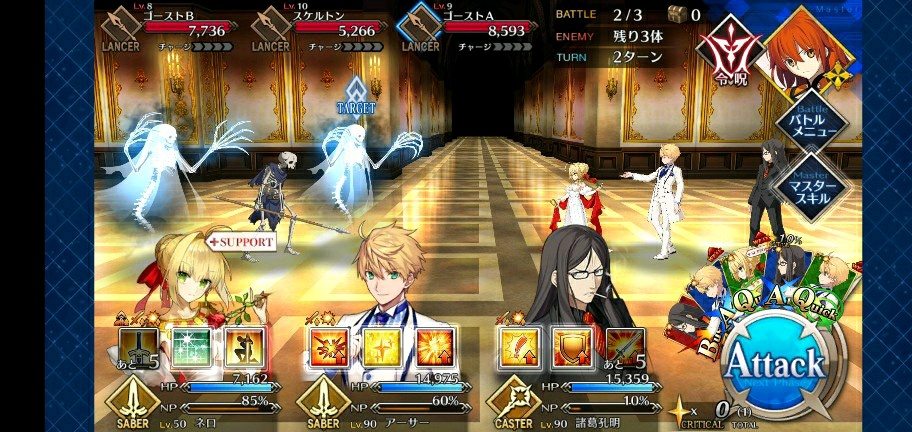Use Arthur's red burst arrow skill
This screenshot has width=912, height=432.
pos(327,346)
